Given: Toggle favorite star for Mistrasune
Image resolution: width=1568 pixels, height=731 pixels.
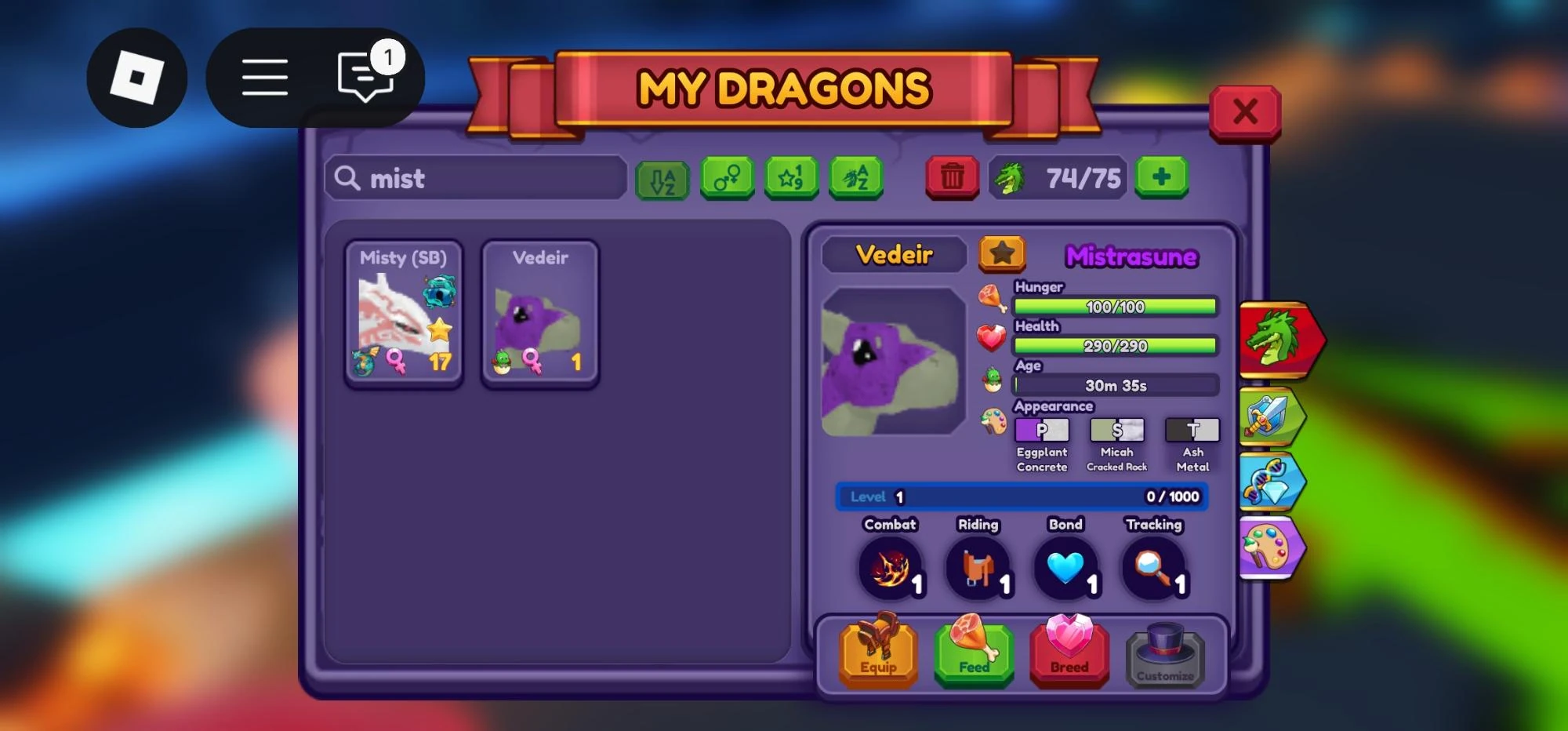Looking at the screenshot, I should pyautogui.click(x=1001, y=254).
